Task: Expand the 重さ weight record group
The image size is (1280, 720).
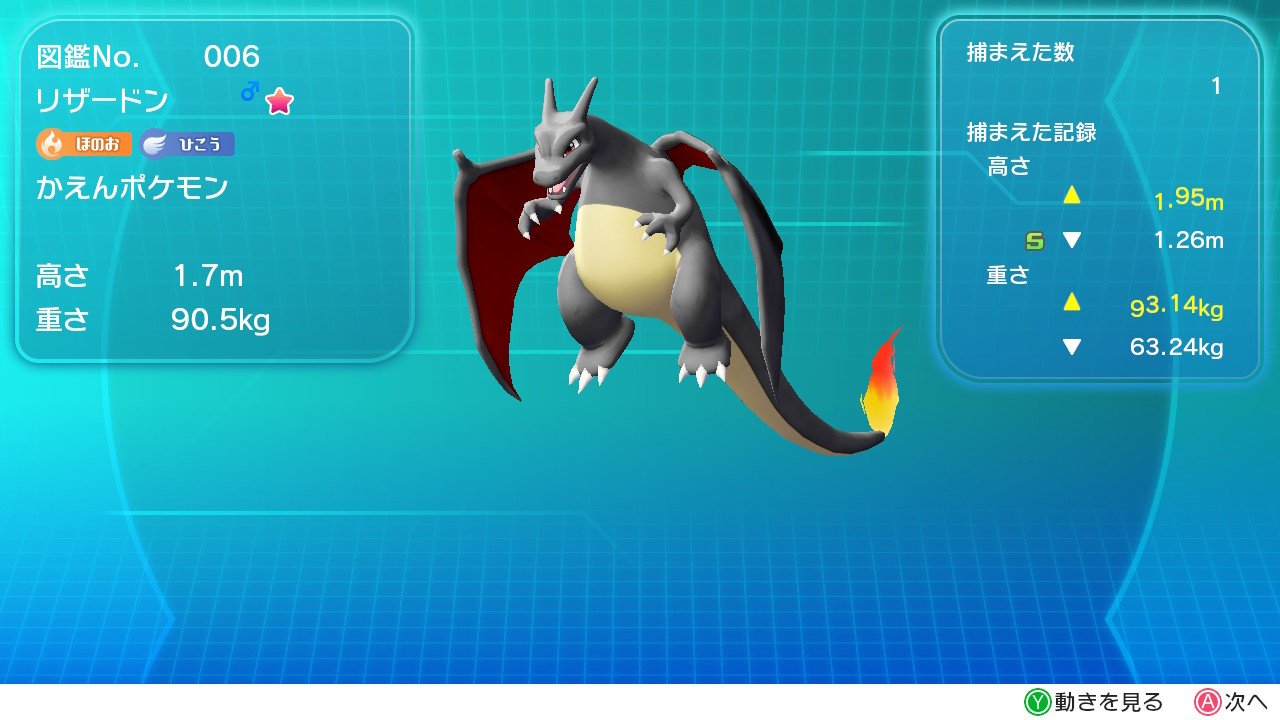Action: [x=1006, y=277]
